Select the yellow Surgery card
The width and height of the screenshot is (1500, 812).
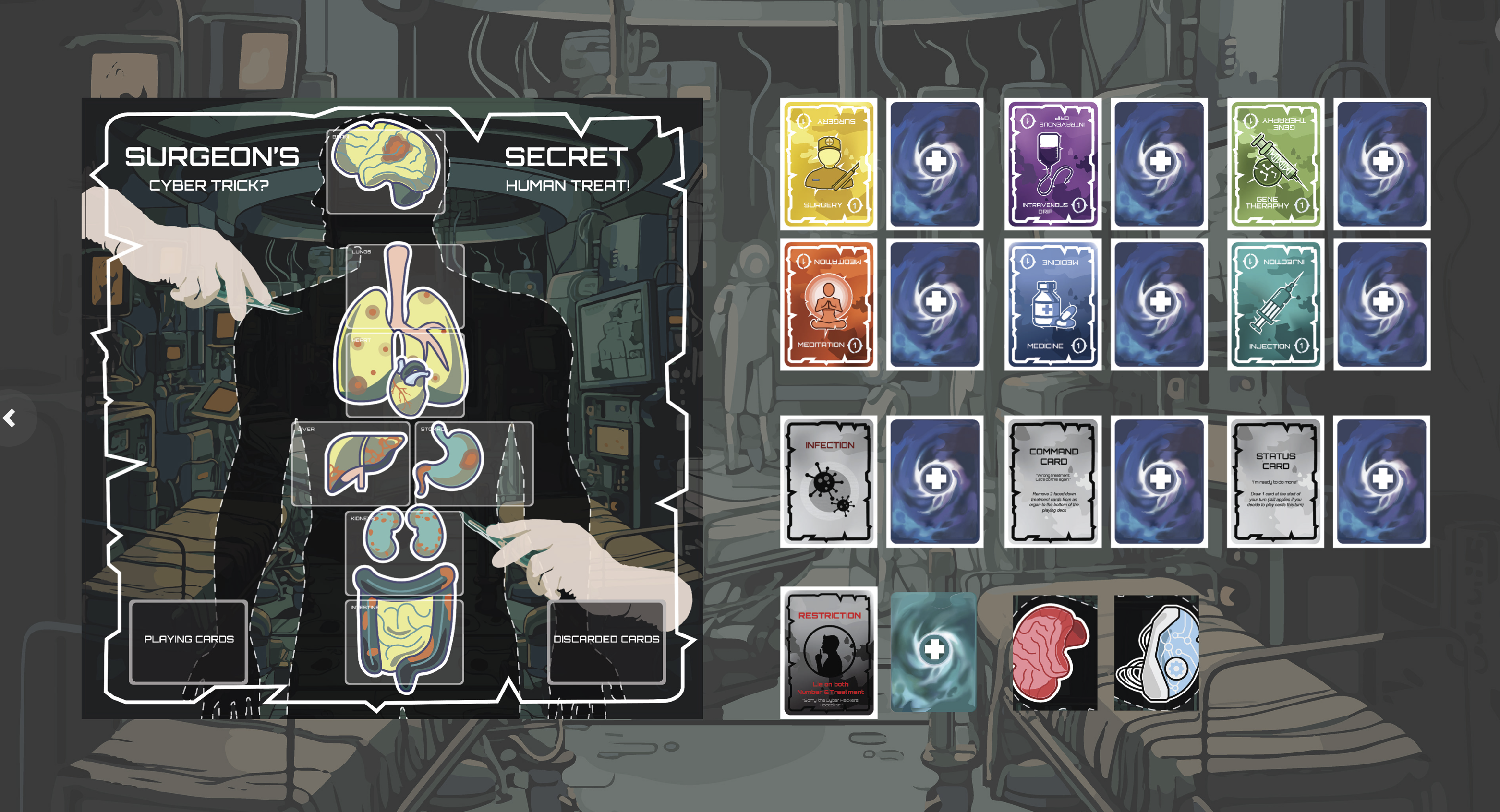(x=829, y=164)
